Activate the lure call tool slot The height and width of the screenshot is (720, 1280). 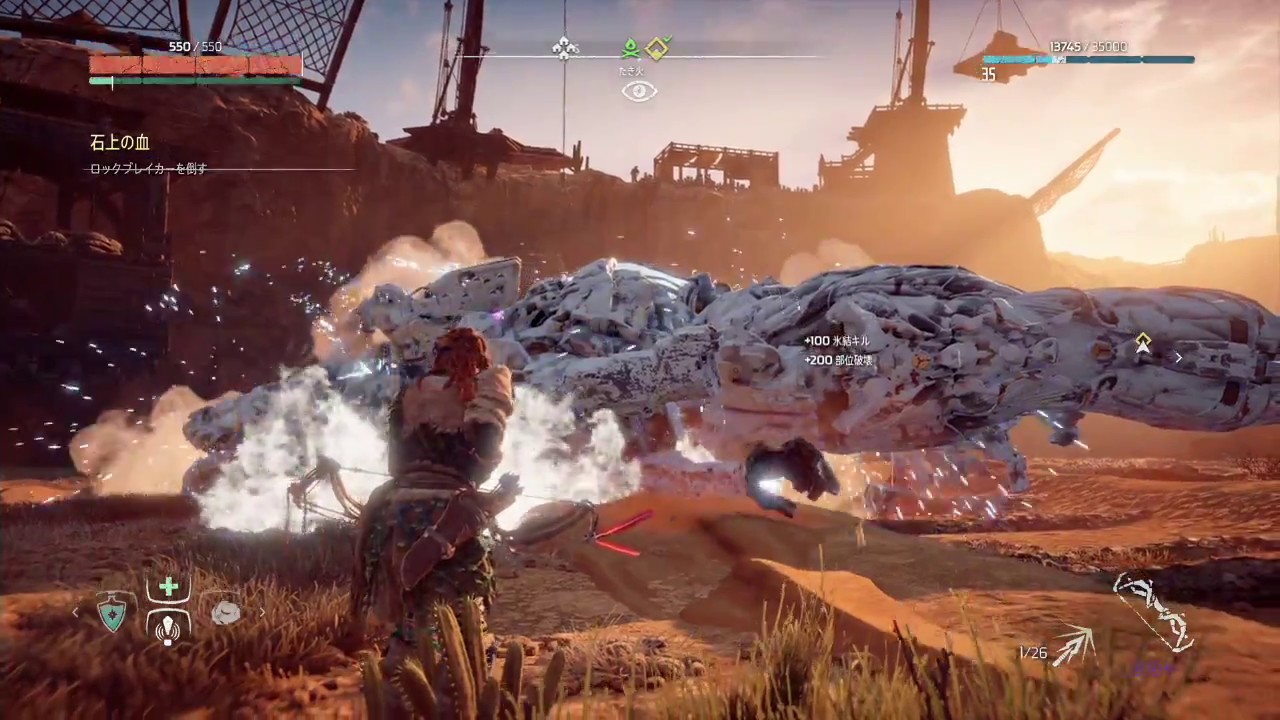pyautogui.click(x=168, y=626)
